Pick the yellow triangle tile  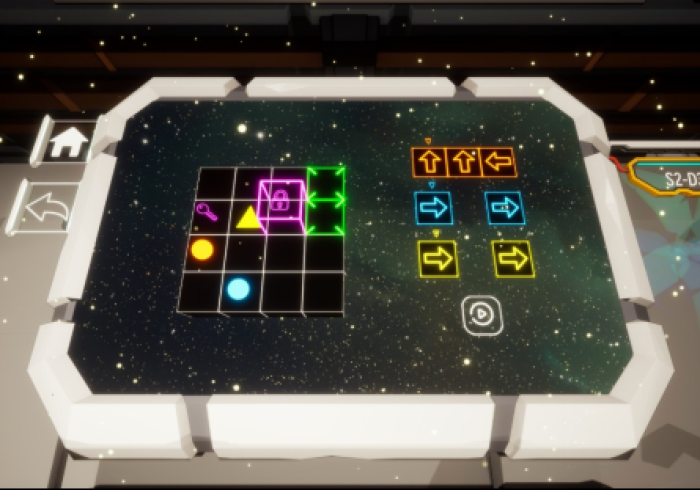click(x=248, y=215)
